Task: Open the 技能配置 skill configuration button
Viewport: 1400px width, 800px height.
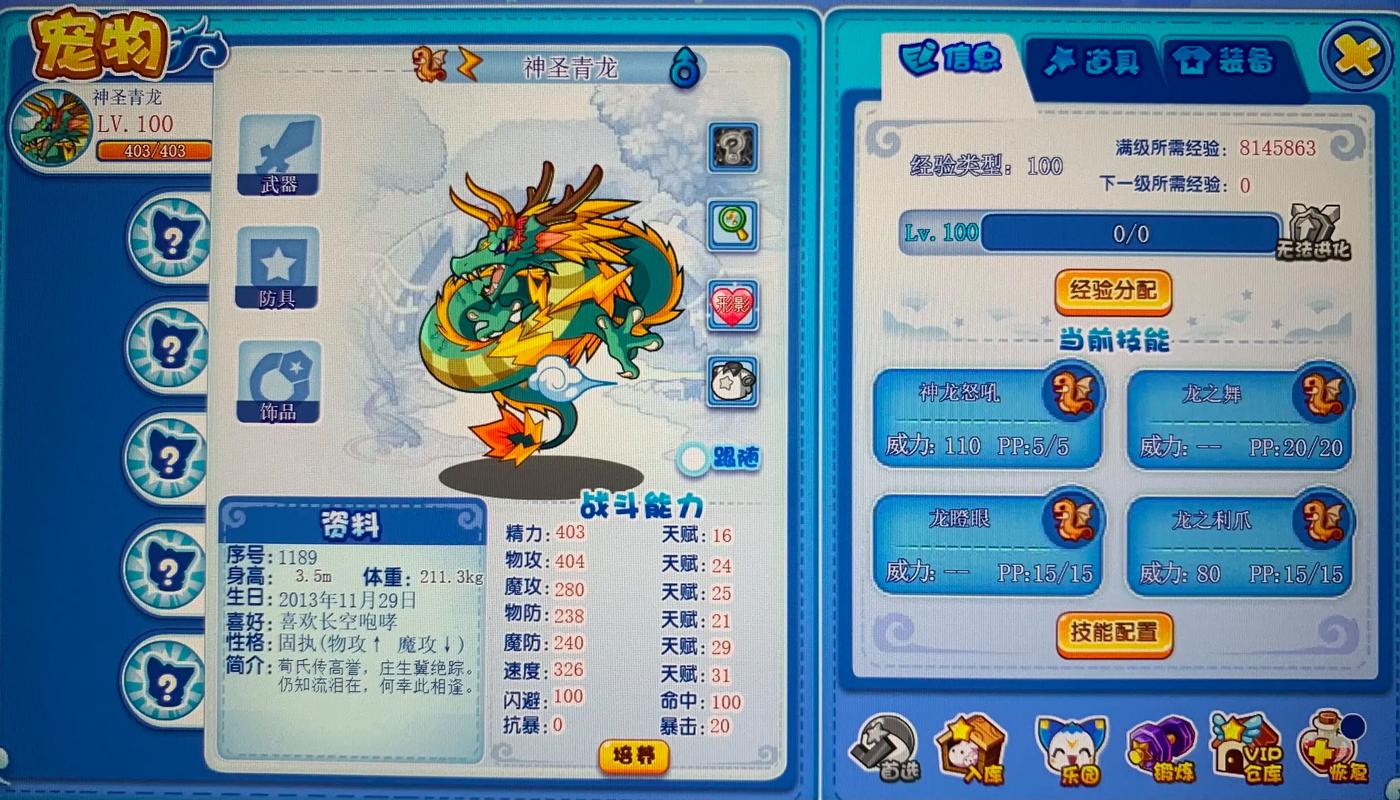Action: tap(1114, 634)
